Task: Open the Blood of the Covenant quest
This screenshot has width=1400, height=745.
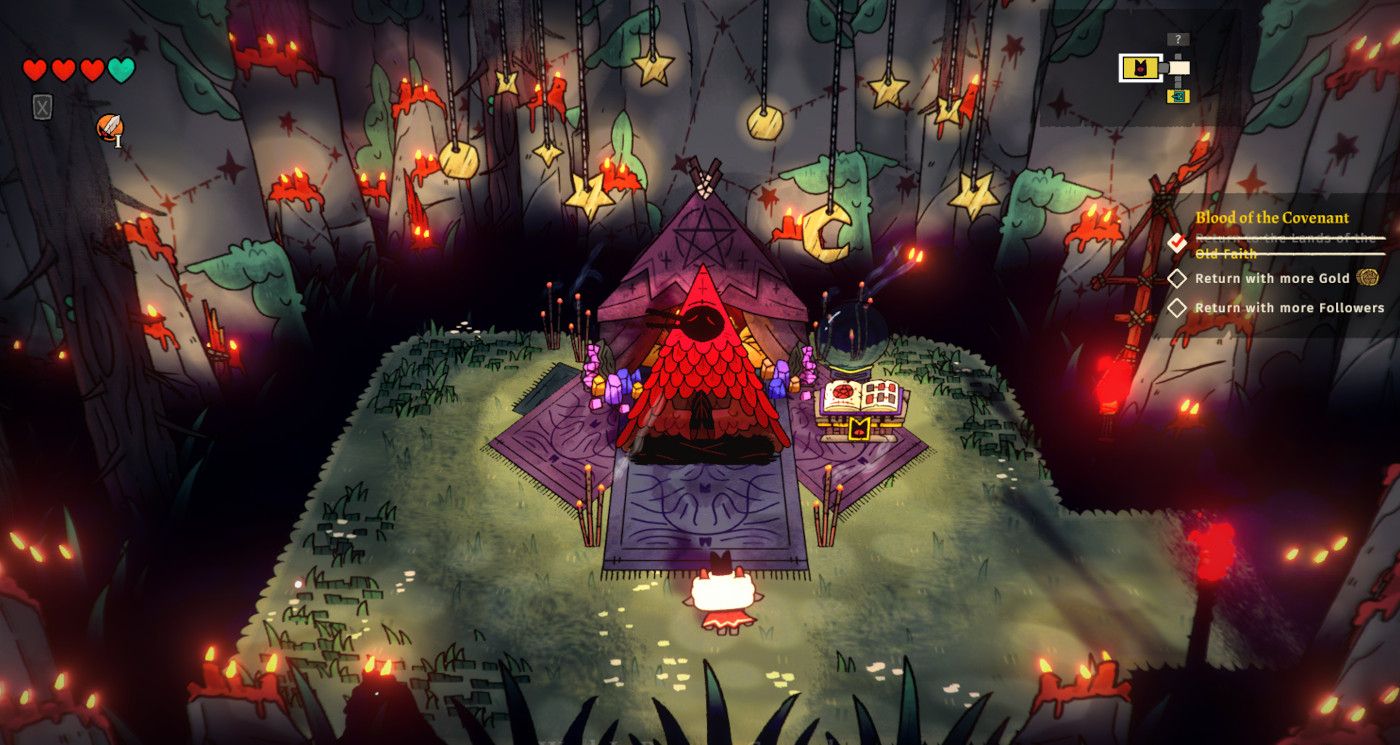Action: click(x=1271, y=217)
